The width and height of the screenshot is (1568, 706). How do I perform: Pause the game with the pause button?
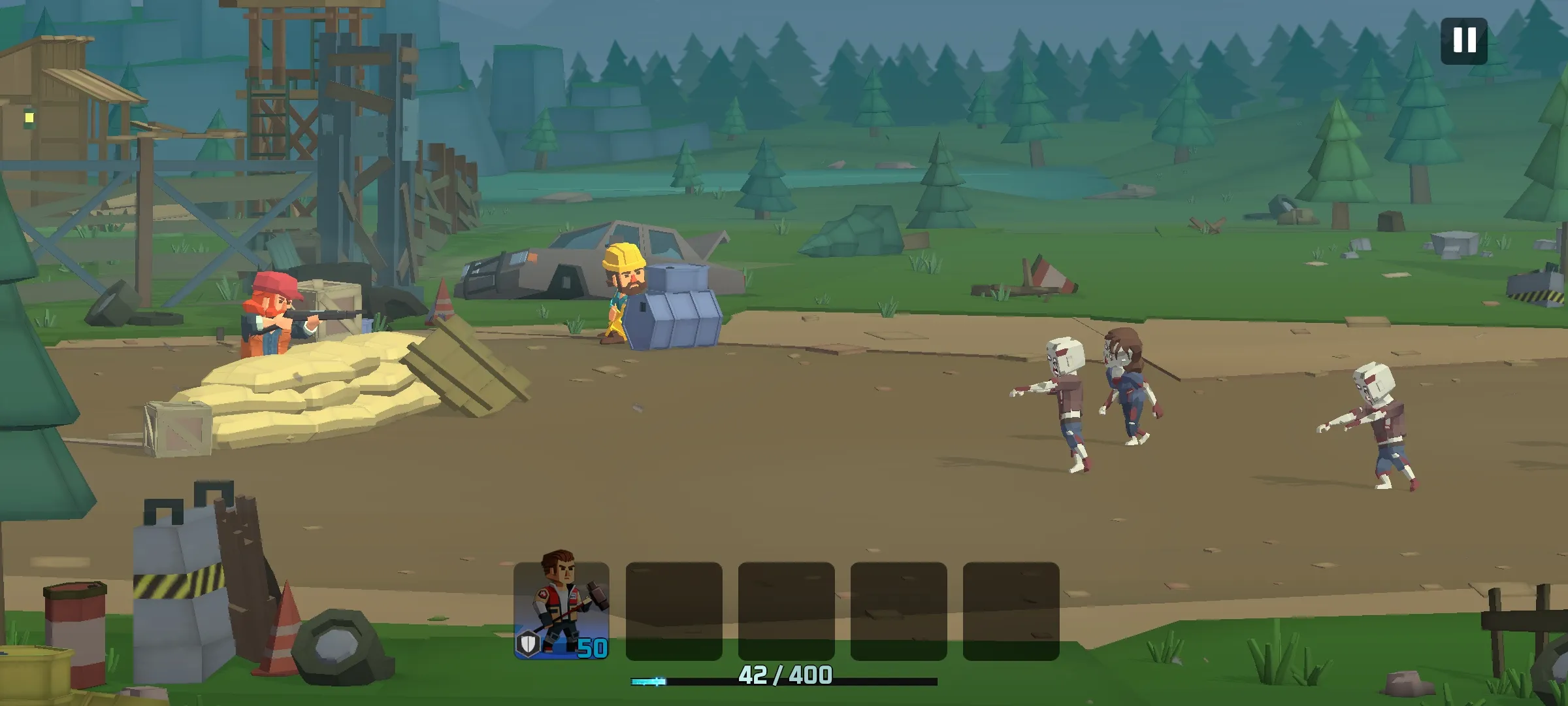[x=1463, y=41]
